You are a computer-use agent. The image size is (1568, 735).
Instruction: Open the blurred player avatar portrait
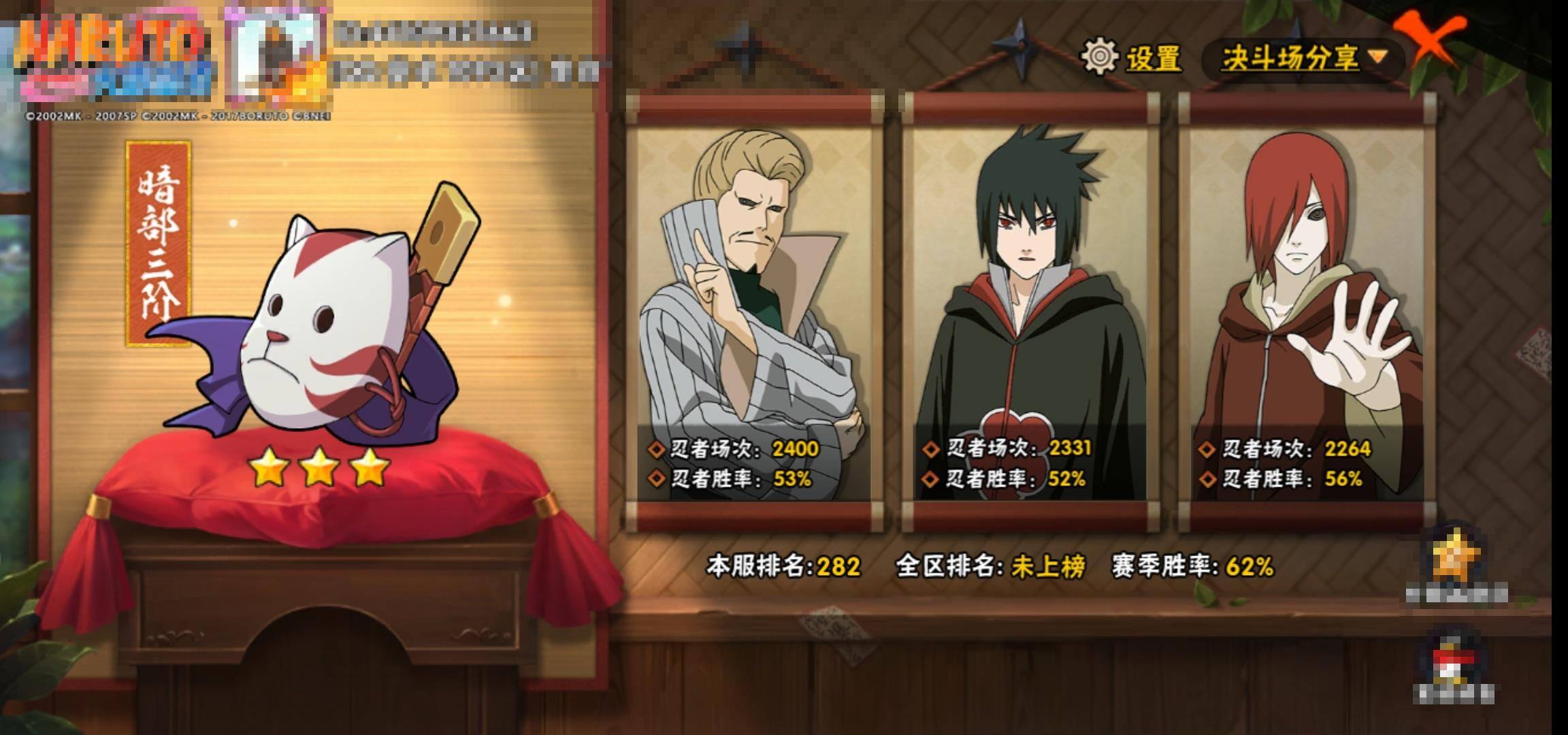[x=274, y=56]
